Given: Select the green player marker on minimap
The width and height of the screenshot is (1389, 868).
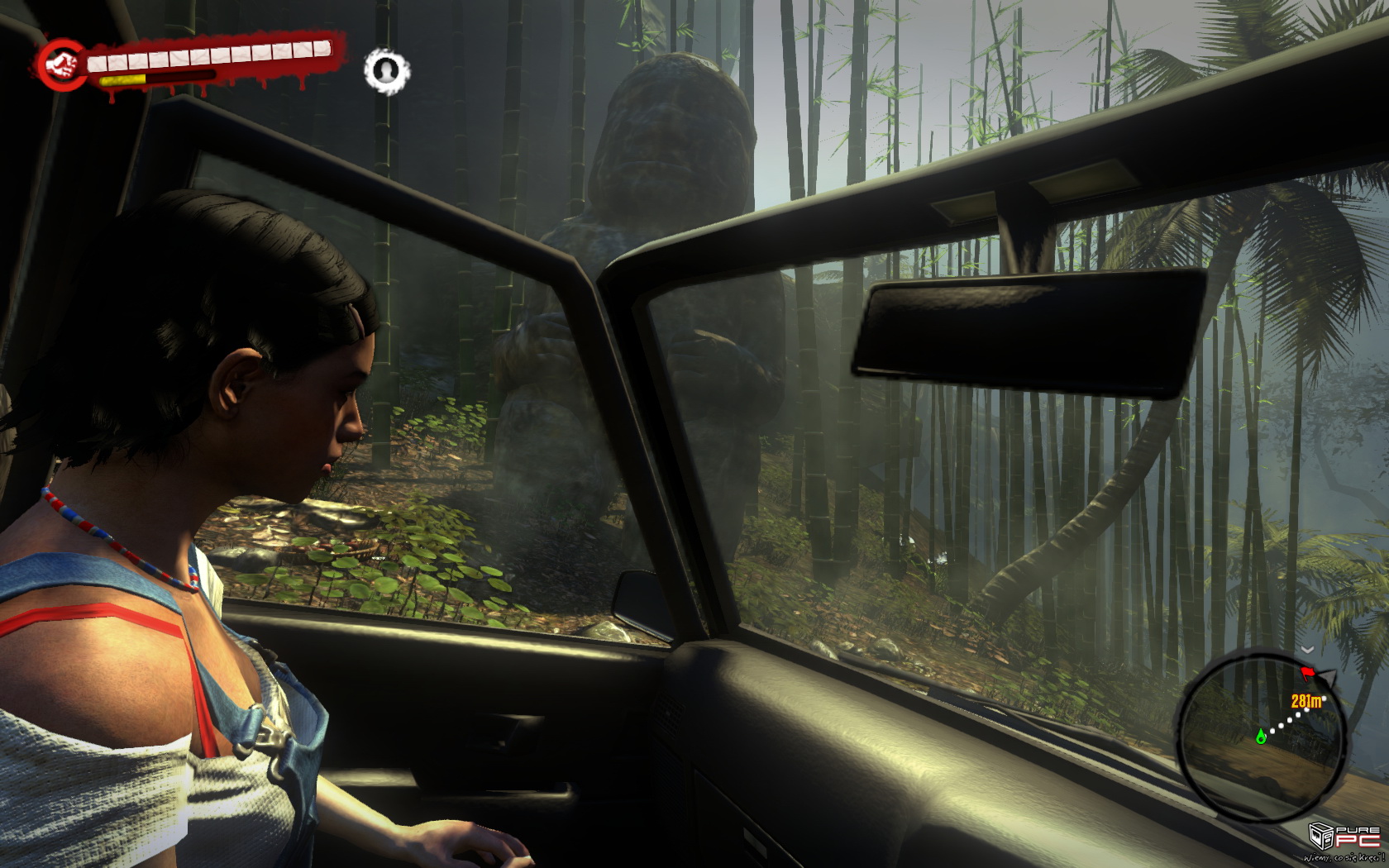Looking at the screenshot, I should tap(1261, 736).
